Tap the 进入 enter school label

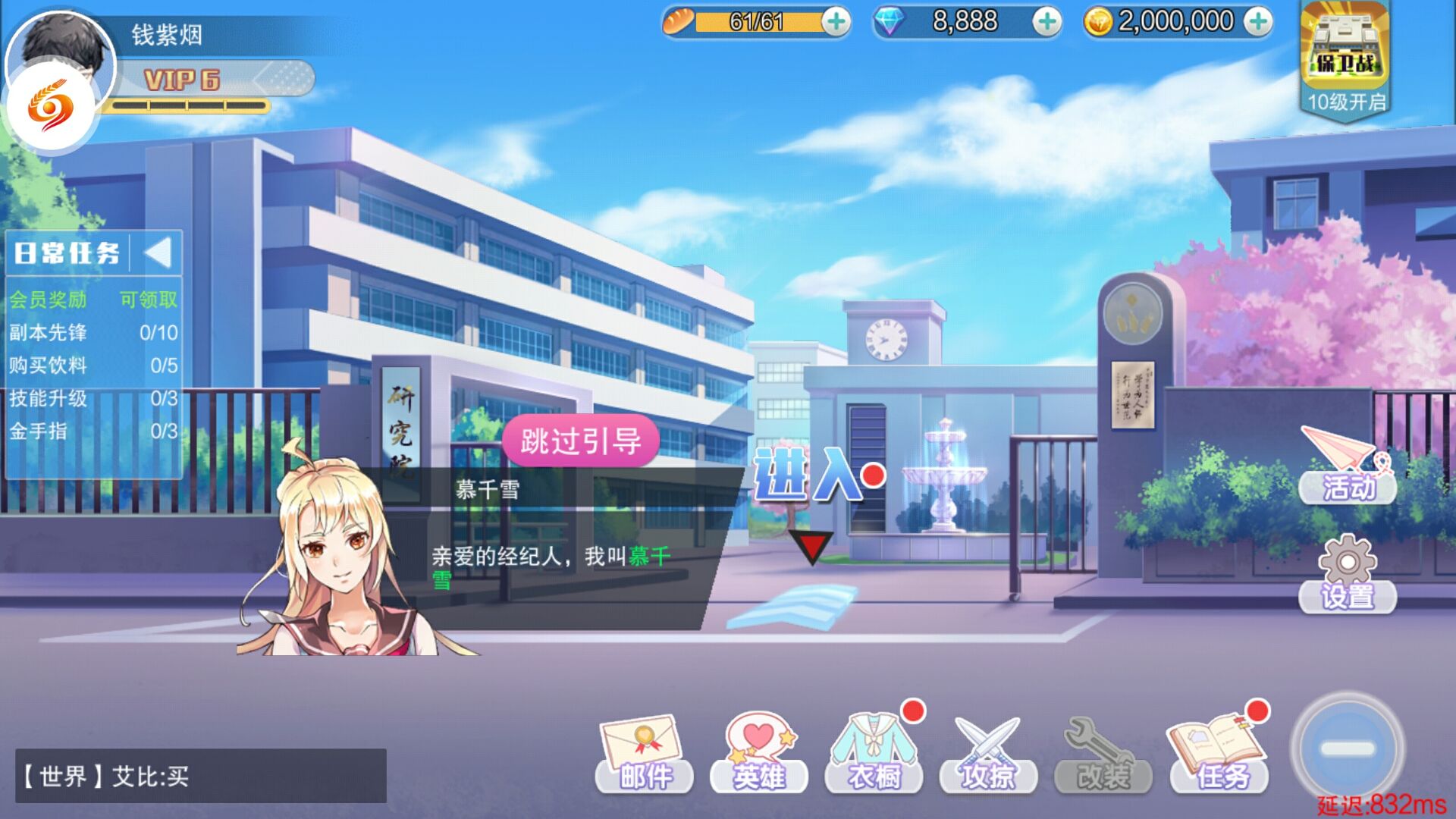(808, 475)
